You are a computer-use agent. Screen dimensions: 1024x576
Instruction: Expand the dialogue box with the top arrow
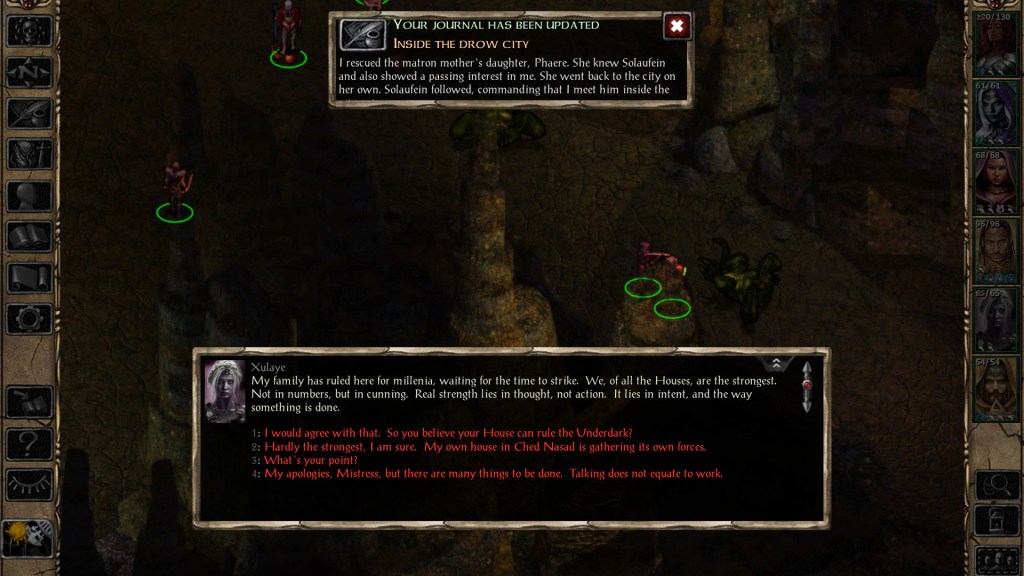[x=775, y=363]
